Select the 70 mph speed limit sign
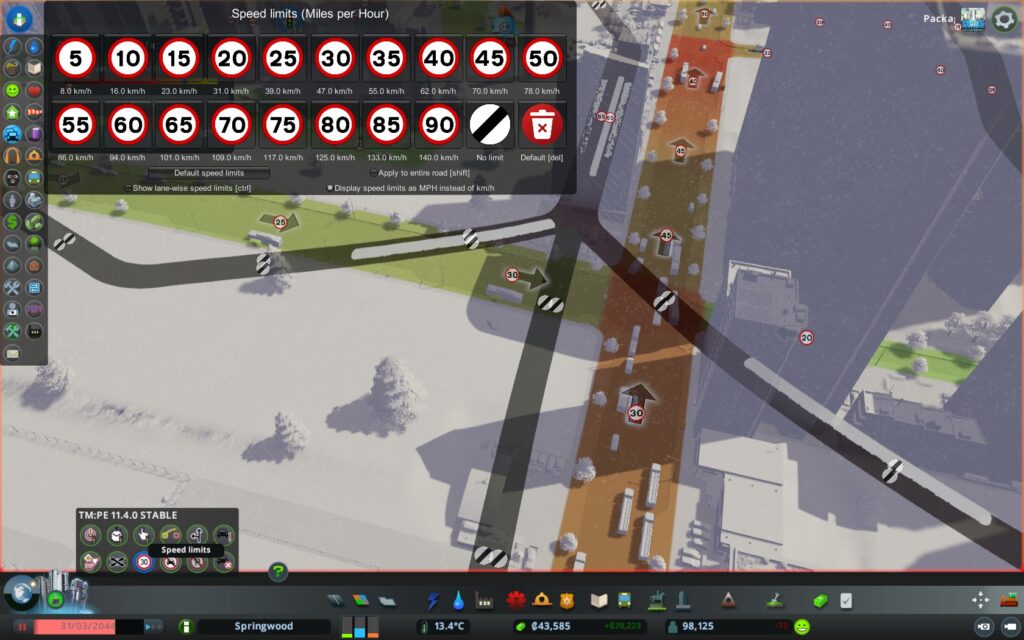The width and height of the screenshot is (1024, 640). 231,126
